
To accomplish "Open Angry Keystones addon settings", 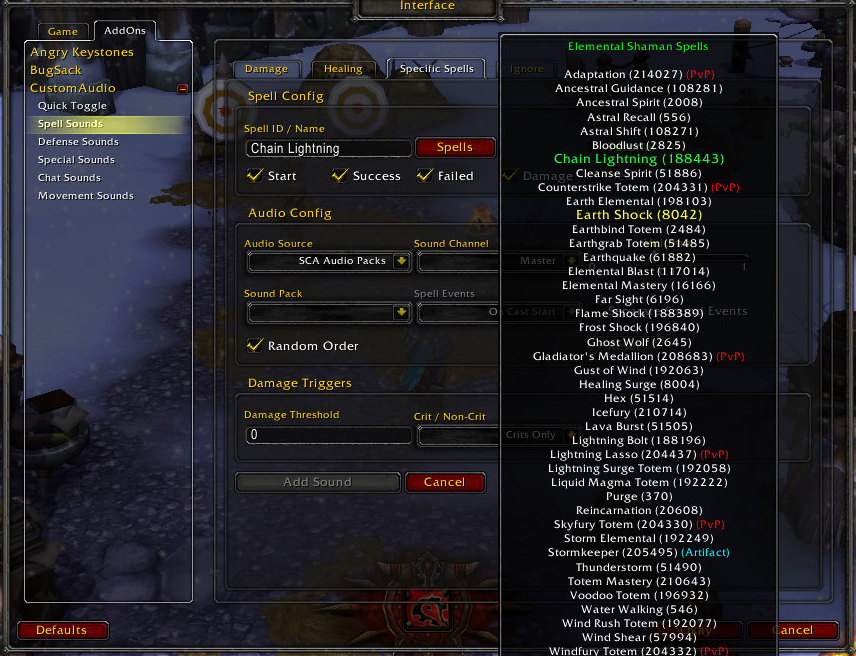I will pos(82,52).
